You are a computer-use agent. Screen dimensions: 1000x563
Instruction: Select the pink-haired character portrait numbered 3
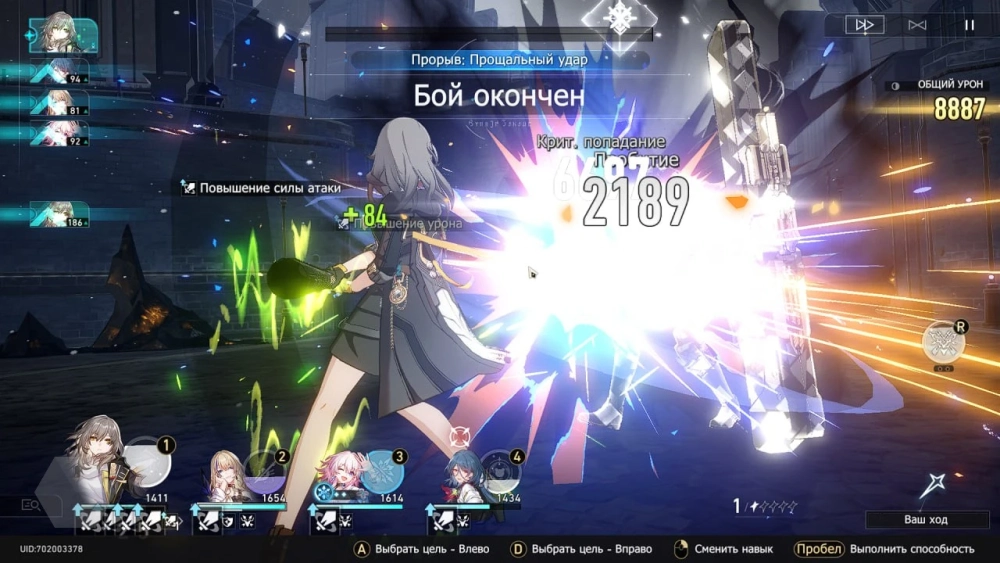click(344, 470)
